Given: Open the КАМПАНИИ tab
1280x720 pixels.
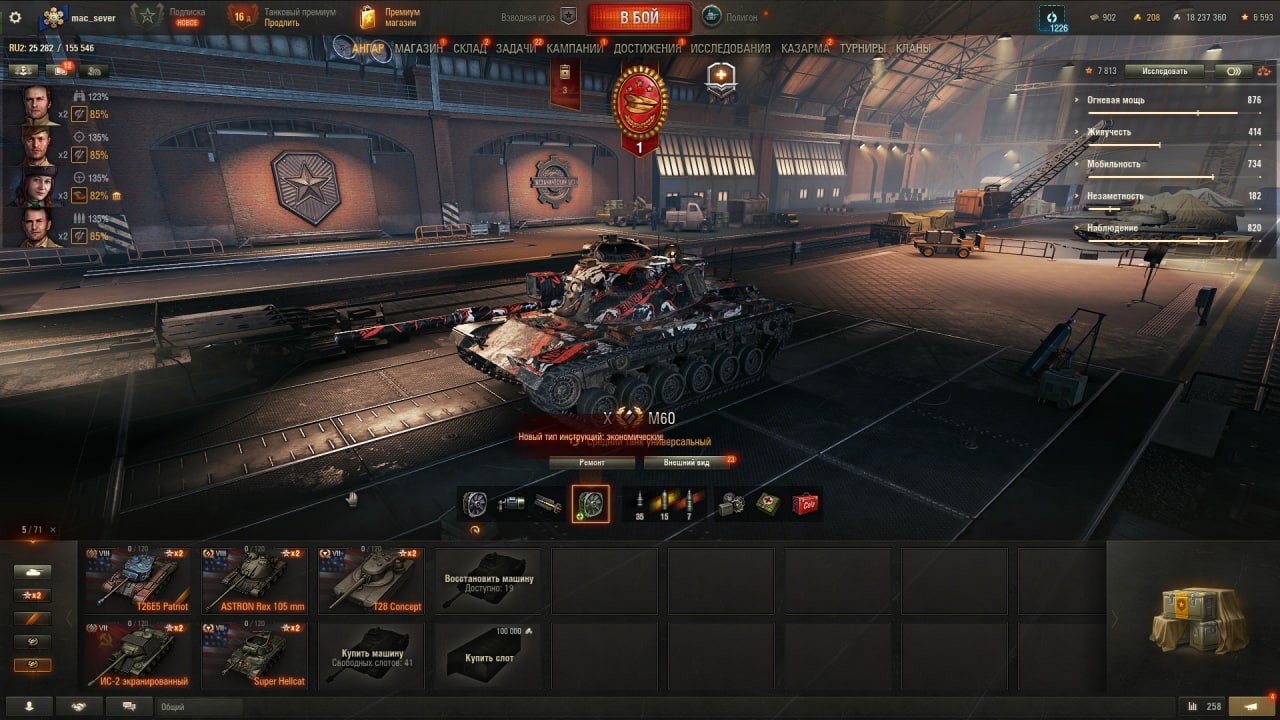Looking at the screenshot, I should [x=575, y=48].
